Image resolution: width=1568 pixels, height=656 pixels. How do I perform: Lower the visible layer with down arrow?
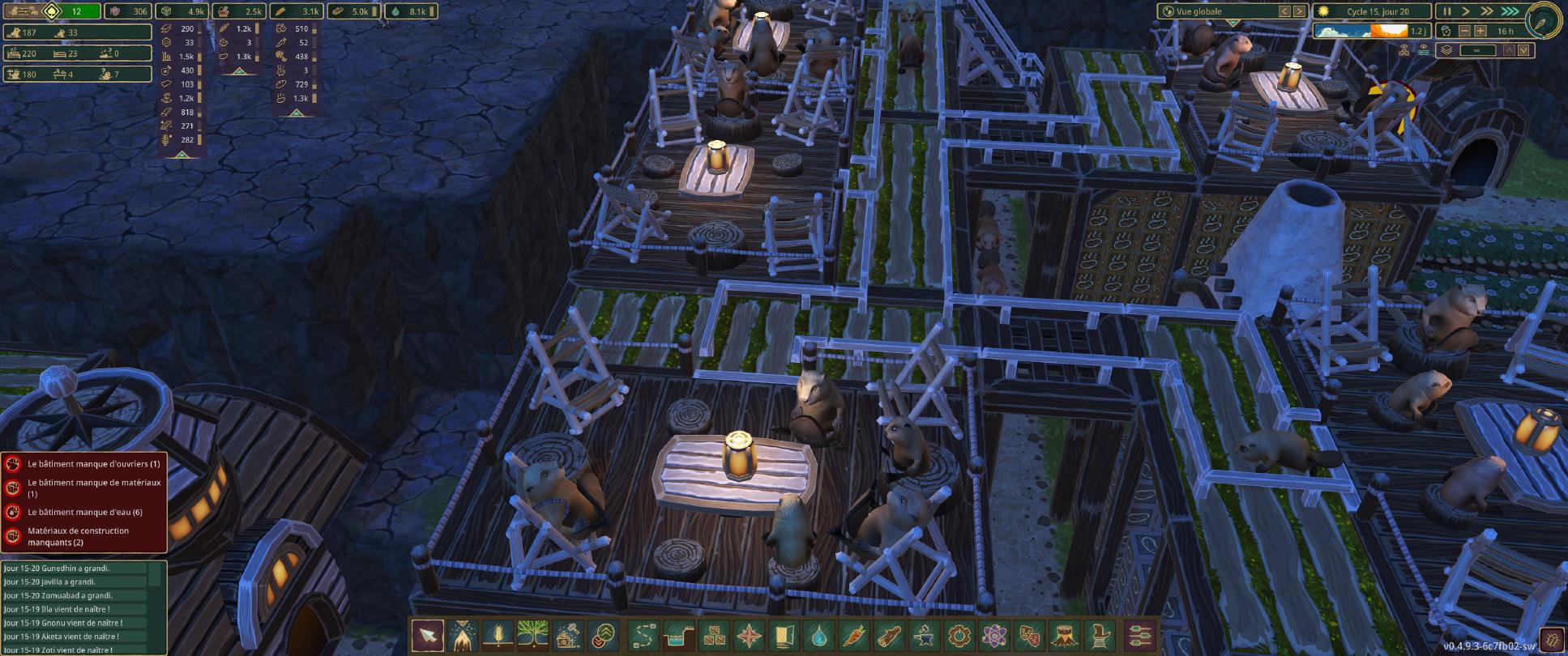pyautogui.click(x=1524, y=50)
